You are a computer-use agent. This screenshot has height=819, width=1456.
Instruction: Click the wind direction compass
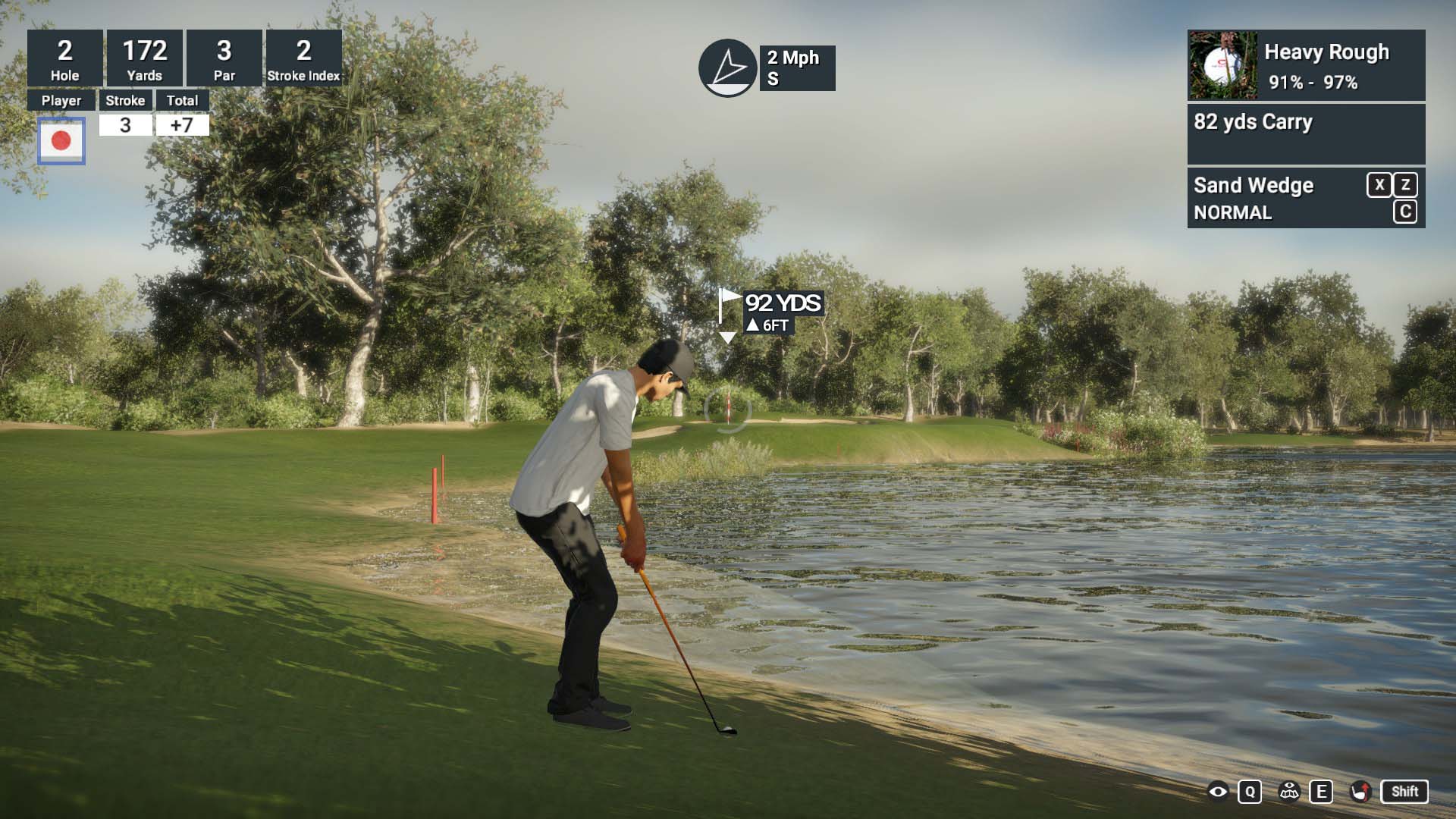[727, 68]
